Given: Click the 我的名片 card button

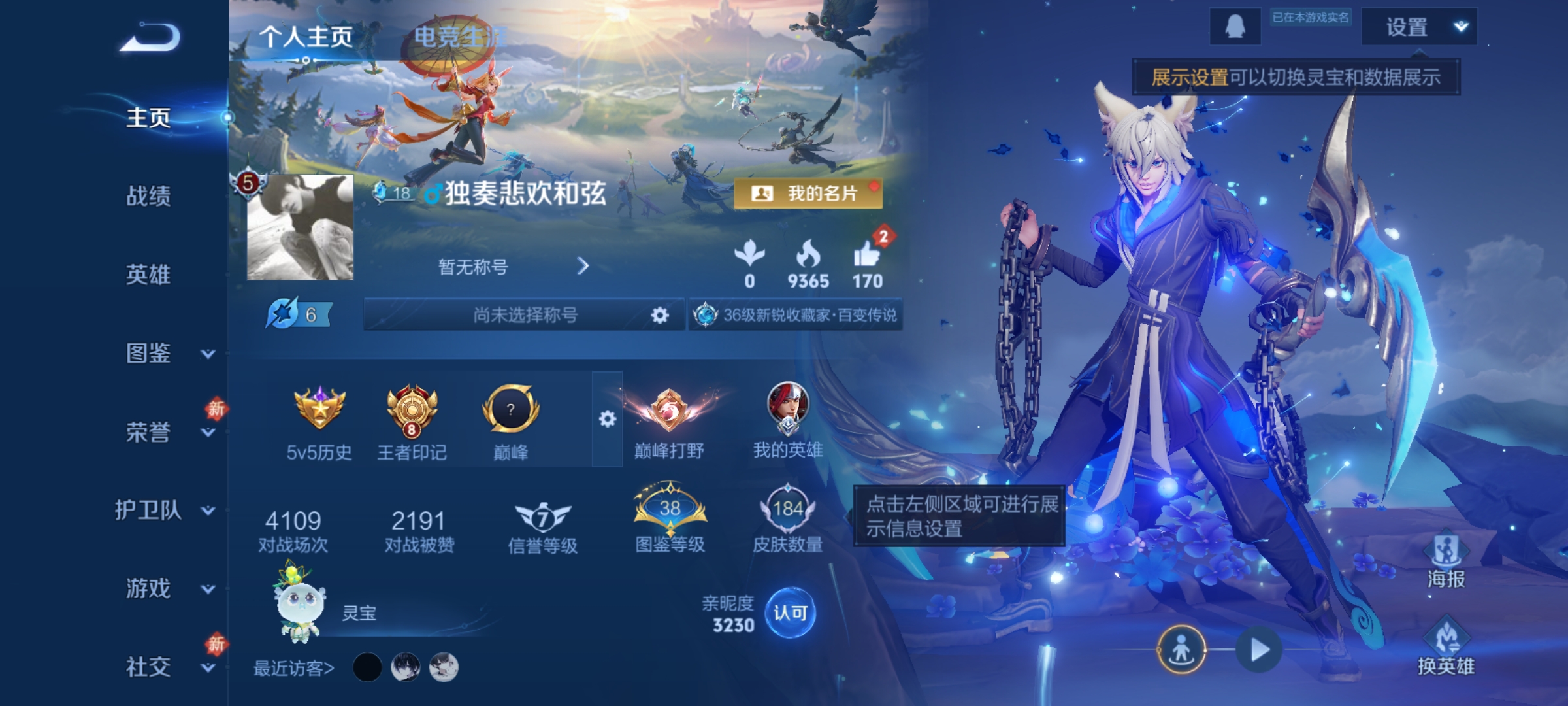Looking at the screenshot, I should pos(809,193).
